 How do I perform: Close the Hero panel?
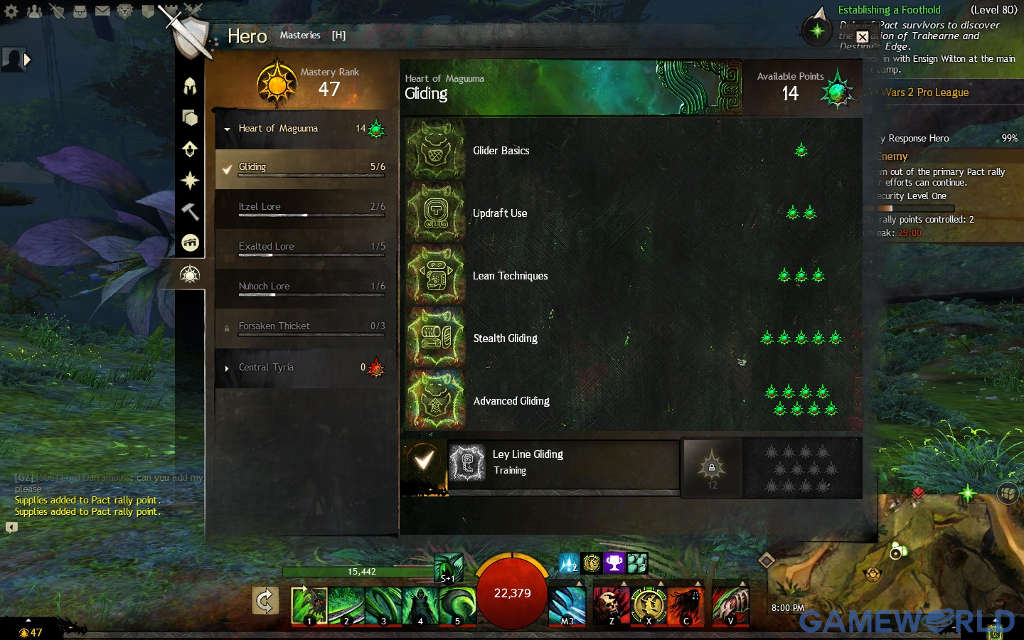pos(862,37)
